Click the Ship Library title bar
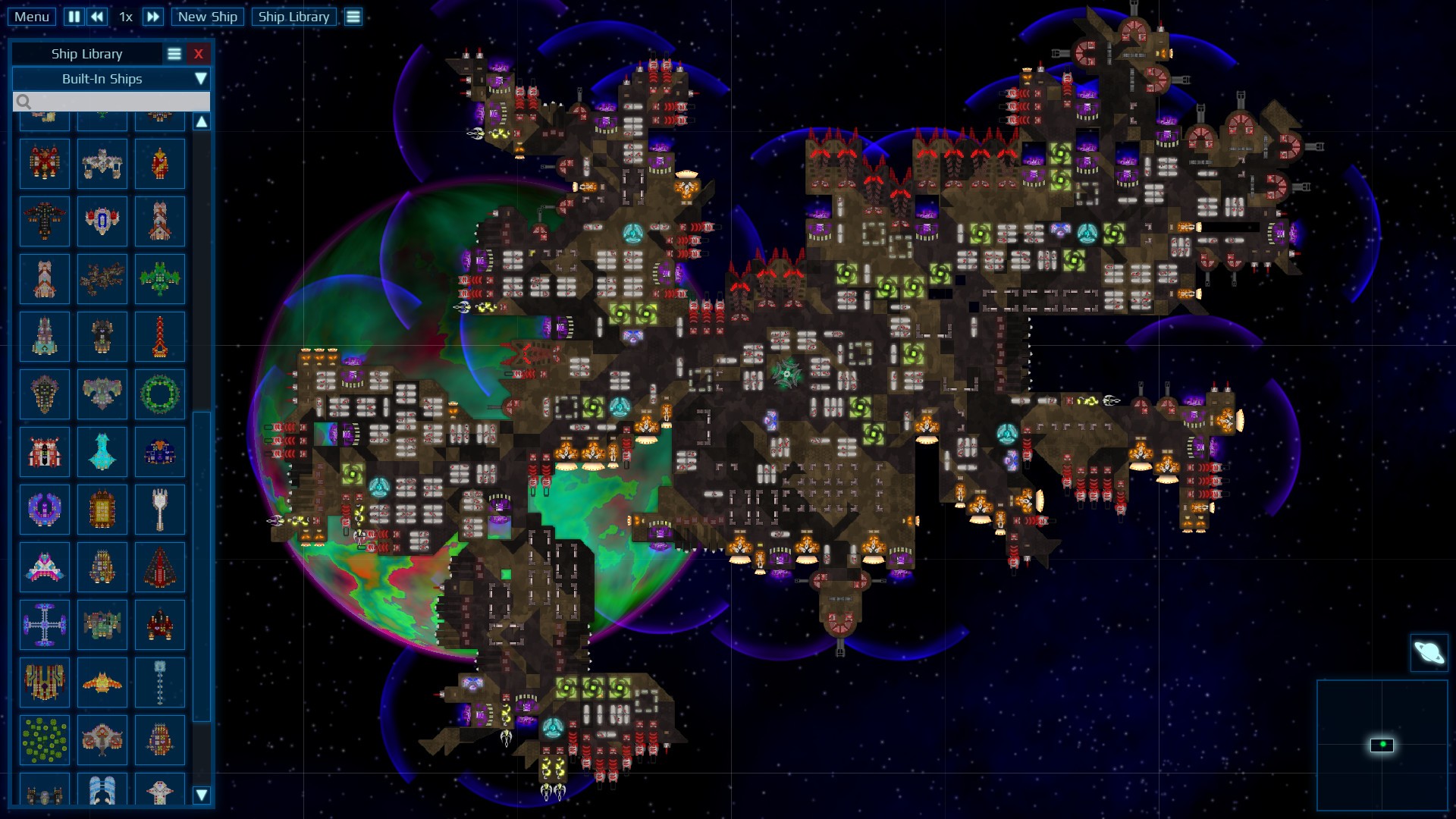Screen dimensions: 1456x819 point(86,53)
